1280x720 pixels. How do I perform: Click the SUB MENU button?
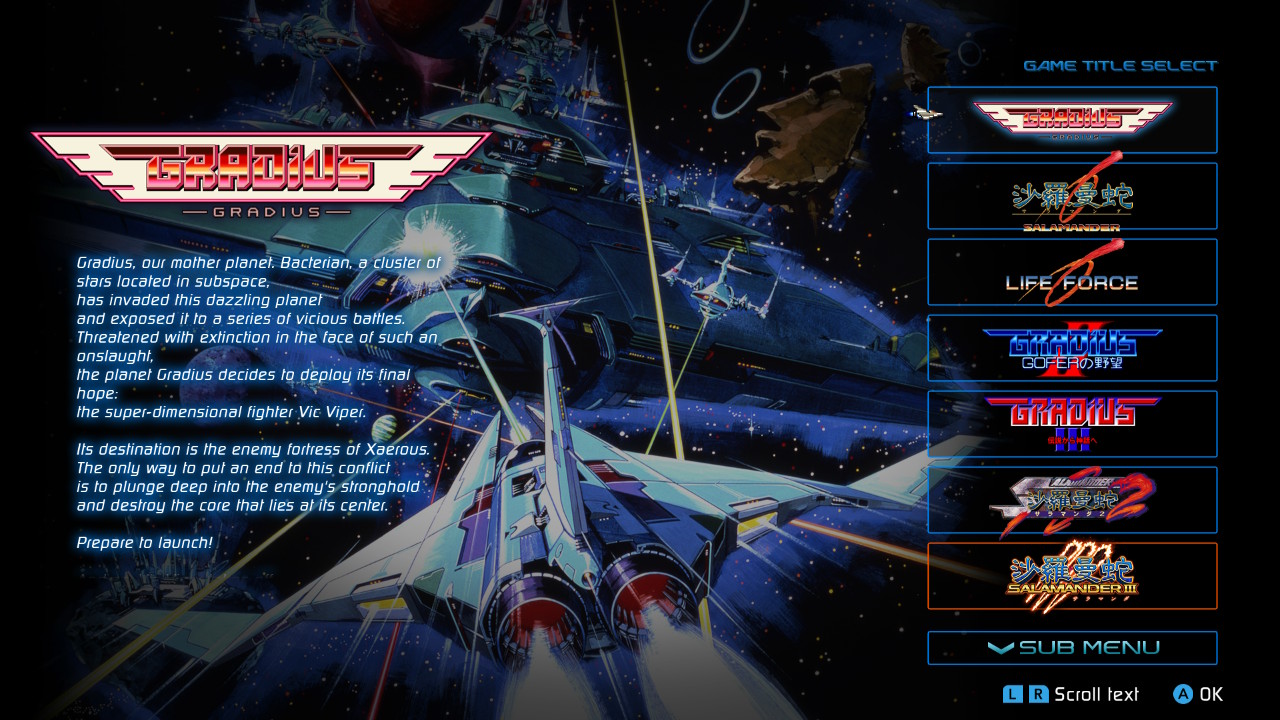click(x=1072, y=647)
